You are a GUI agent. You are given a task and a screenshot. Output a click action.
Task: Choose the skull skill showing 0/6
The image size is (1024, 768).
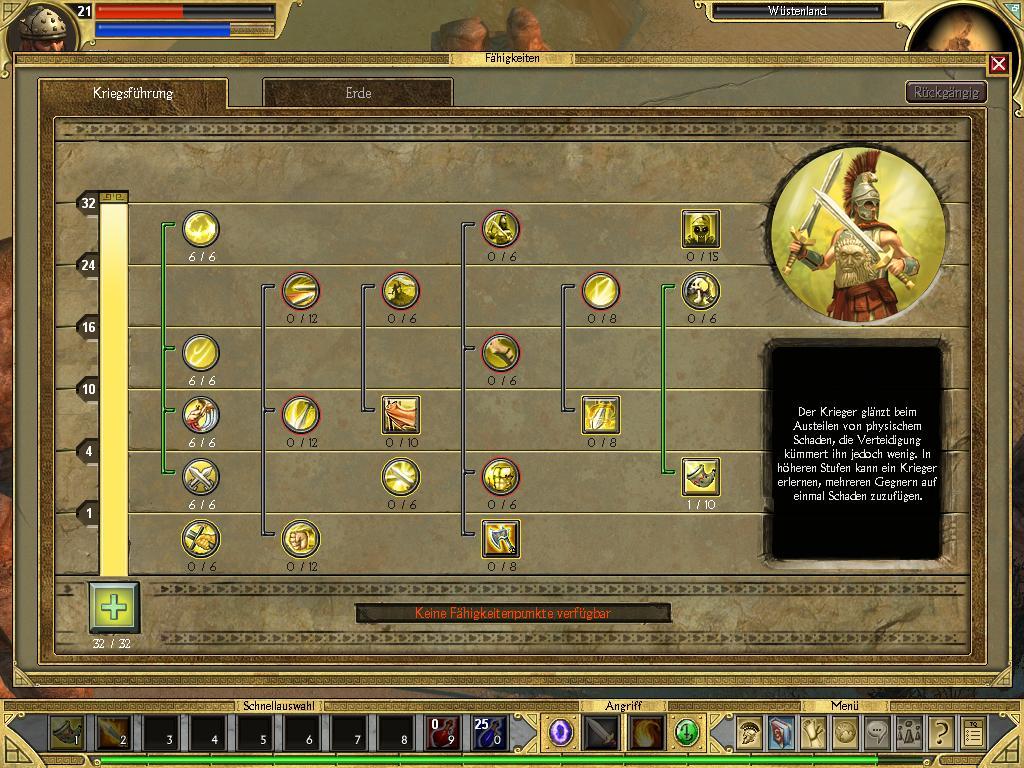click(x=701, y=291)
